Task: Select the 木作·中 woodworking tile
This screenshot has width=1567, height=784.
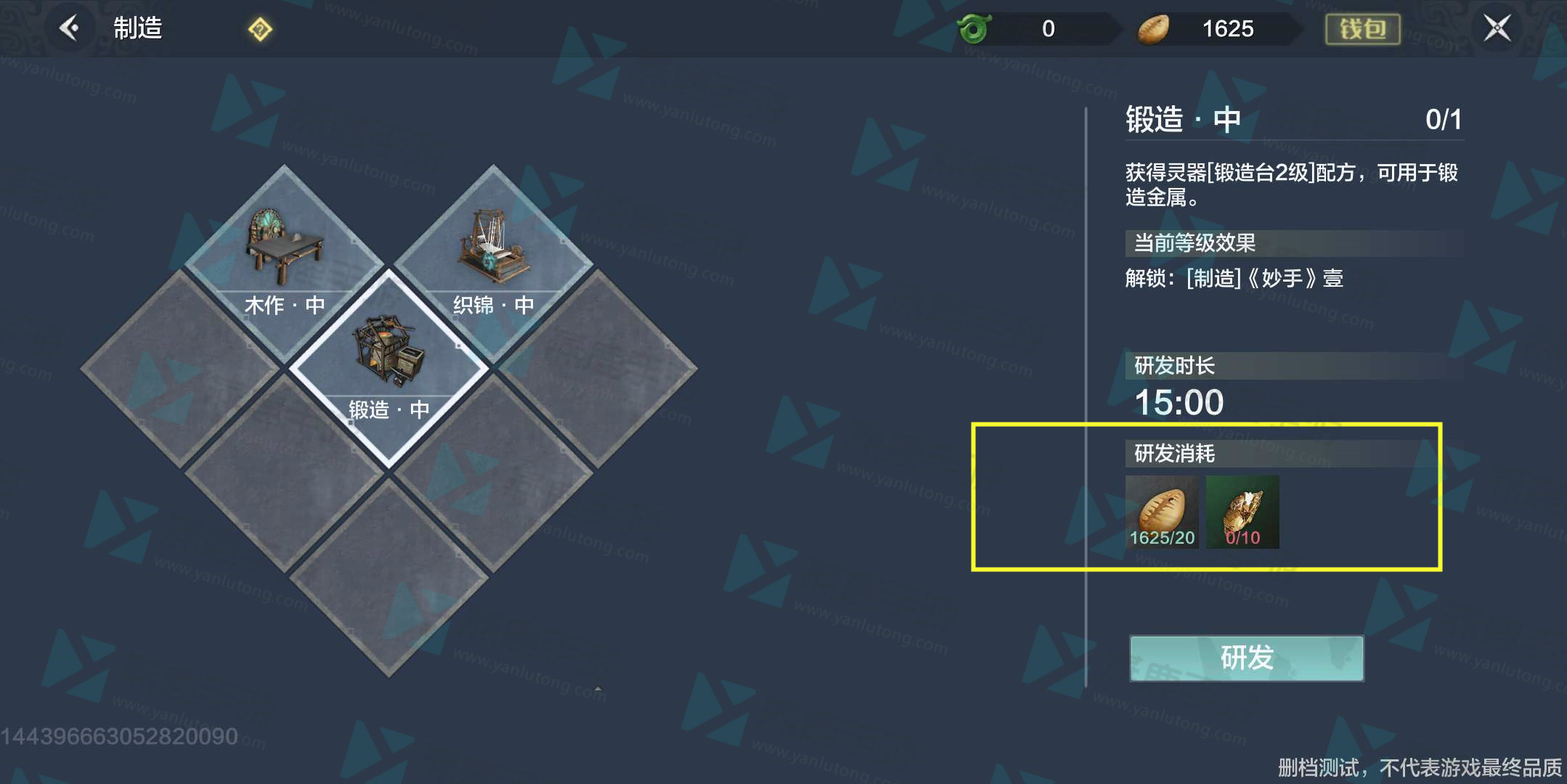Action: point(285,261)
